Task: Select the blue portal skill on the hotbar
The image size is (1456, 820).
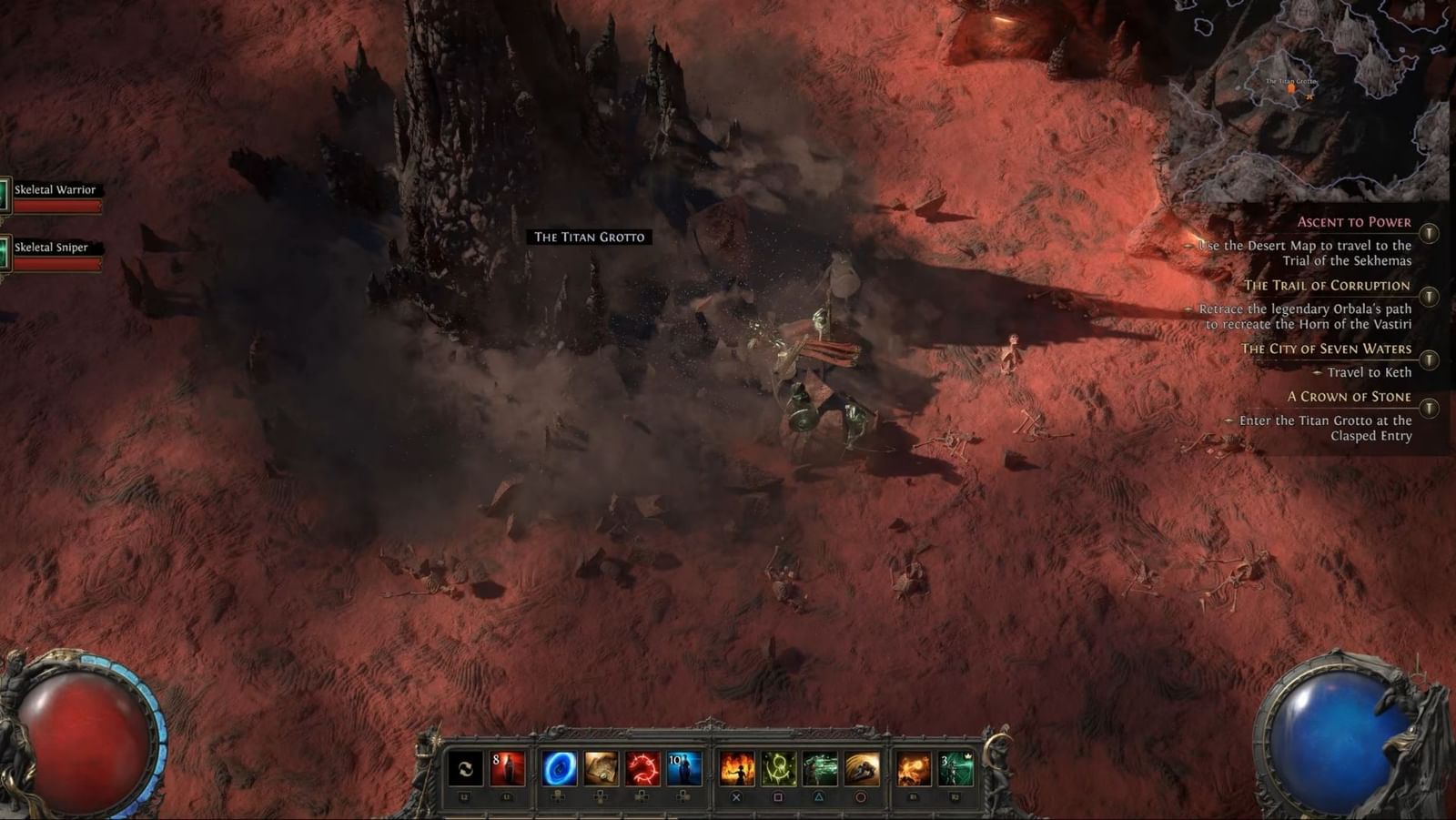Action: click(x=559, y=768)
